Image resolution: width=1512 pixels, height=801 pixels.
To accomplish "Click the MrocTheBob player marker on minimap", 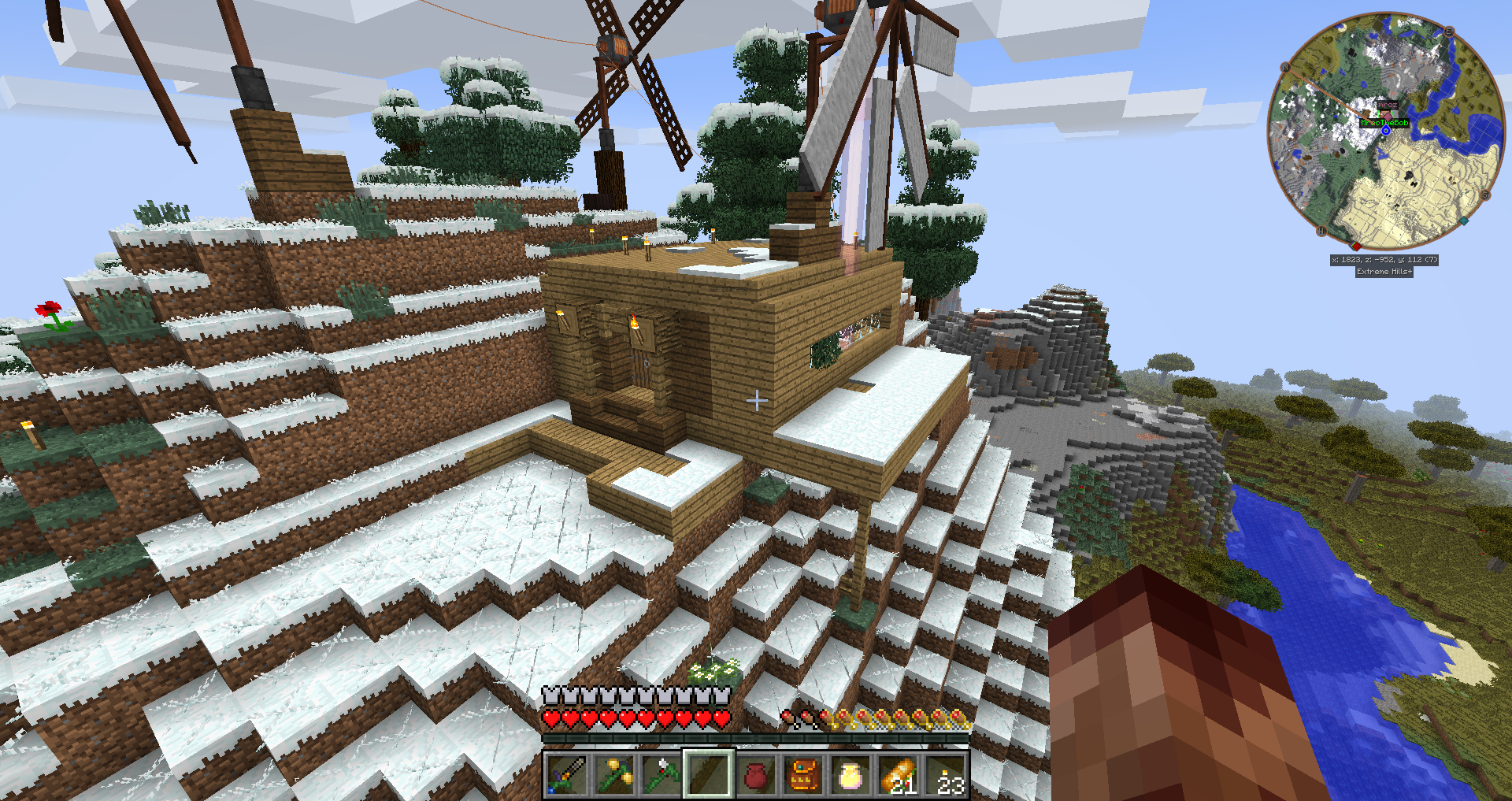I will pos(1384,123).
